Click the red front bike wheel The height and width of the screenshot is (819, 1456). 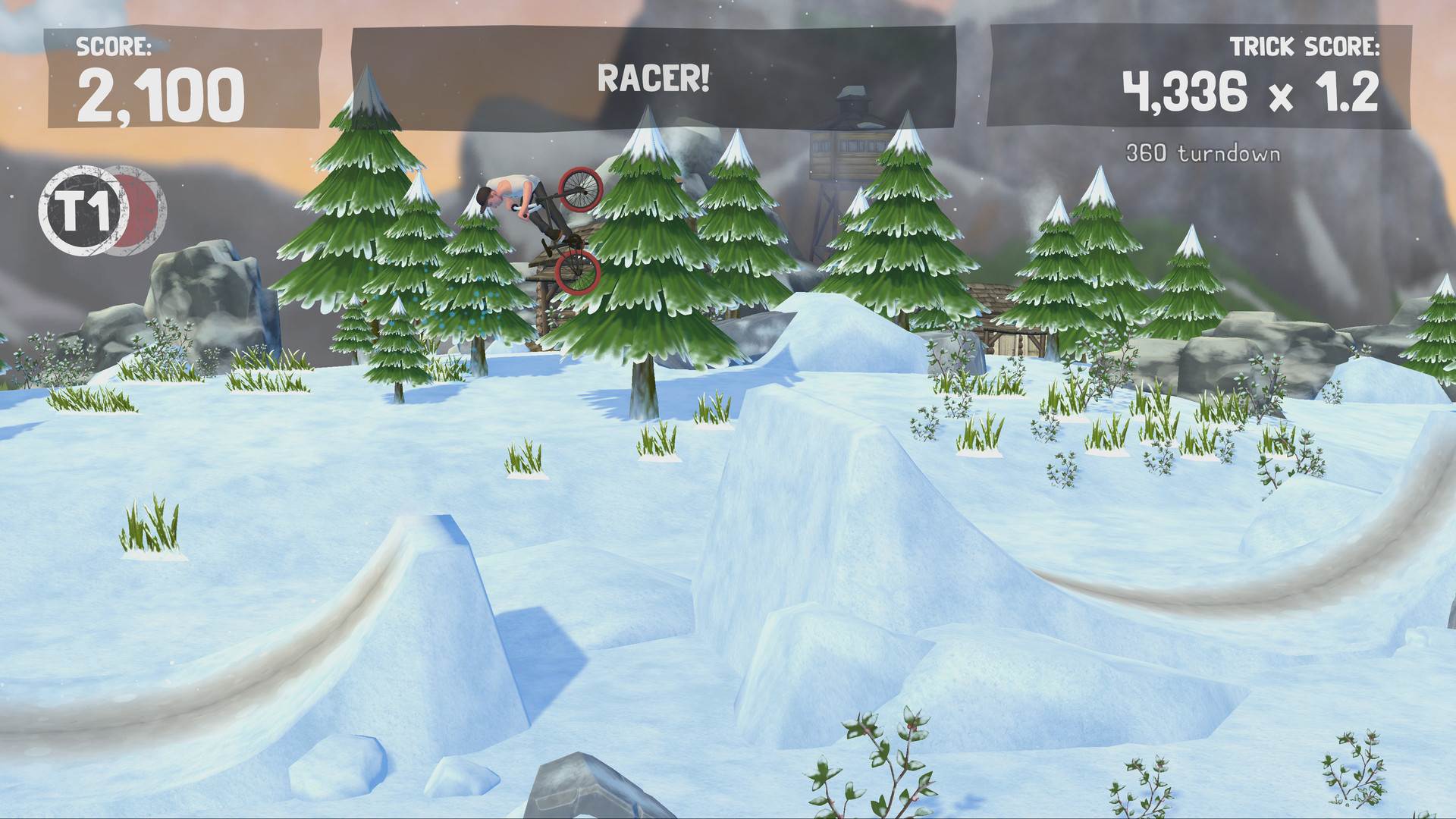(580, 190)
